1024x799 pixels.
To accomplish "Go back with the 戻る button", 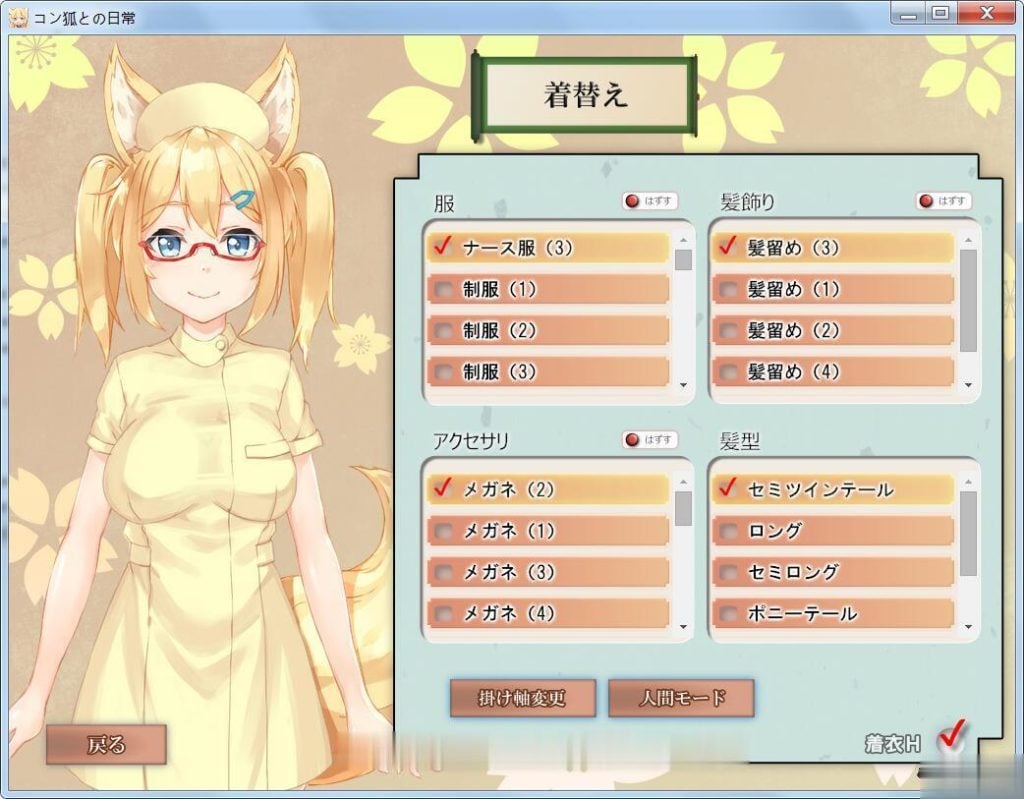I will click(106, 744).
